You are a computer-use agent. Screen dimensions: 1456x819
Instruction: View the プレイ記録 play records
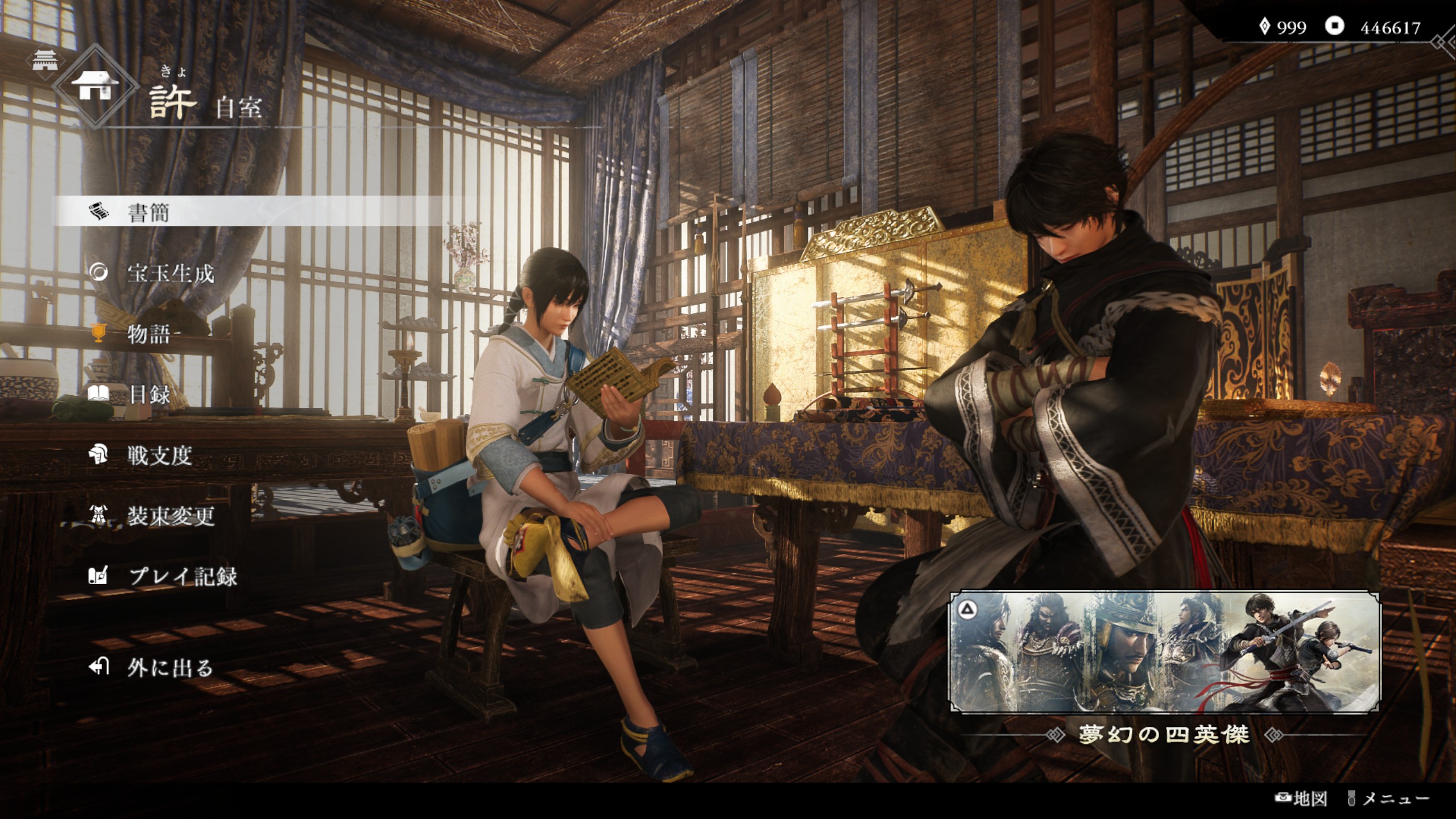pos(182,576)
